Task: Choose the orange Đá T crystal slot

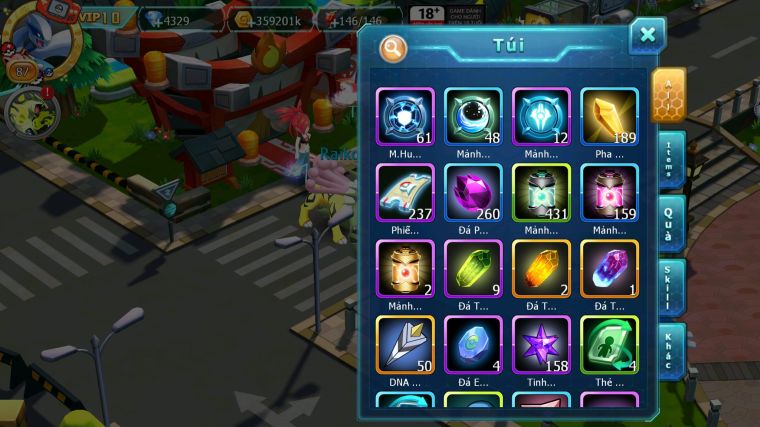Action: click(541, 269)
